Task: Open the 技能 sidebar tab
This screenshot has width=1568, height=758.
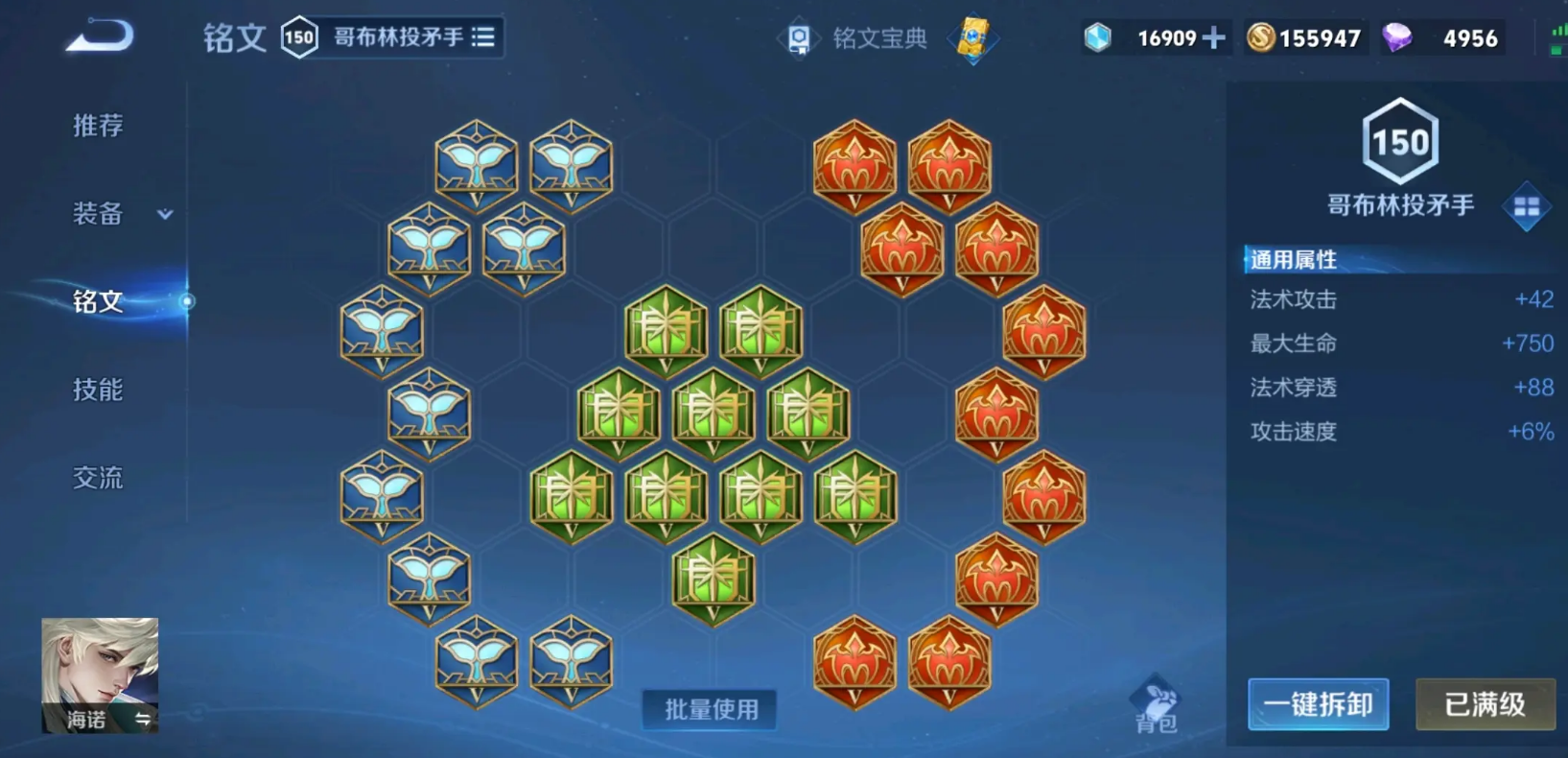Action: (98, 391)
